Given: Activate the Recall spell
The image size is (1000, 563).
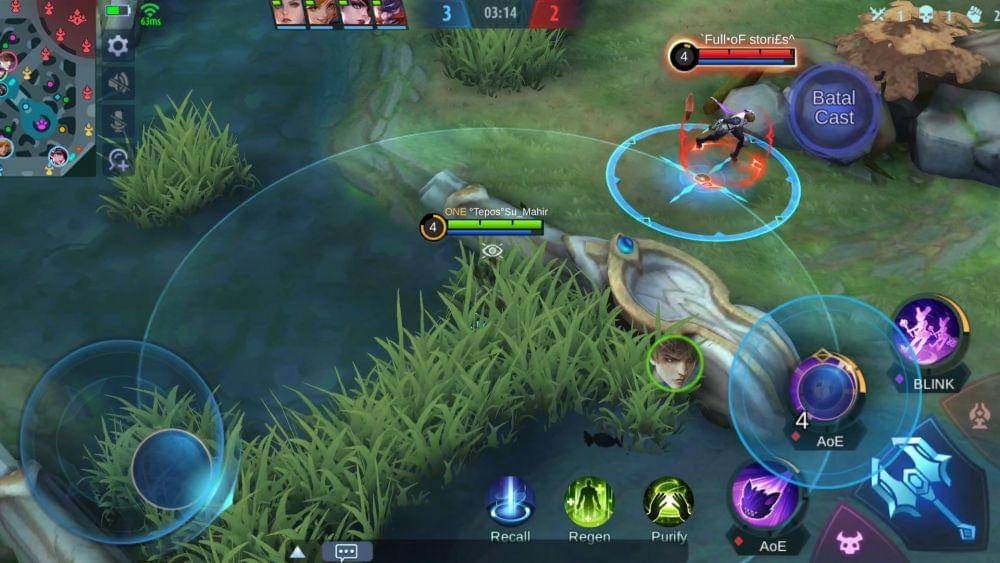Looking at the screenshot, I should (510, 502).
